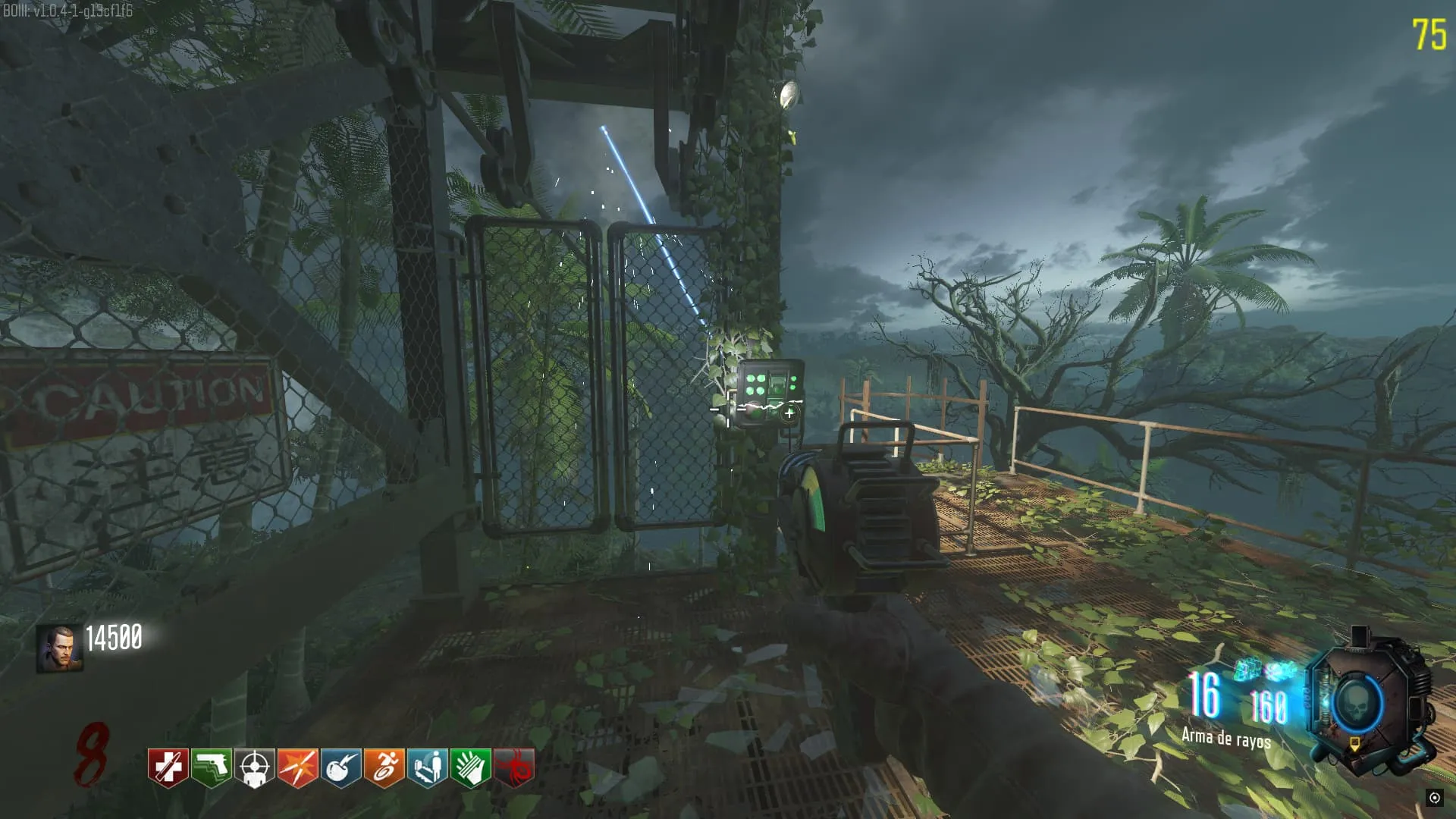Select the glowing blue grenade icons
Screen dimensions: 1456x819
[1263, 670]
